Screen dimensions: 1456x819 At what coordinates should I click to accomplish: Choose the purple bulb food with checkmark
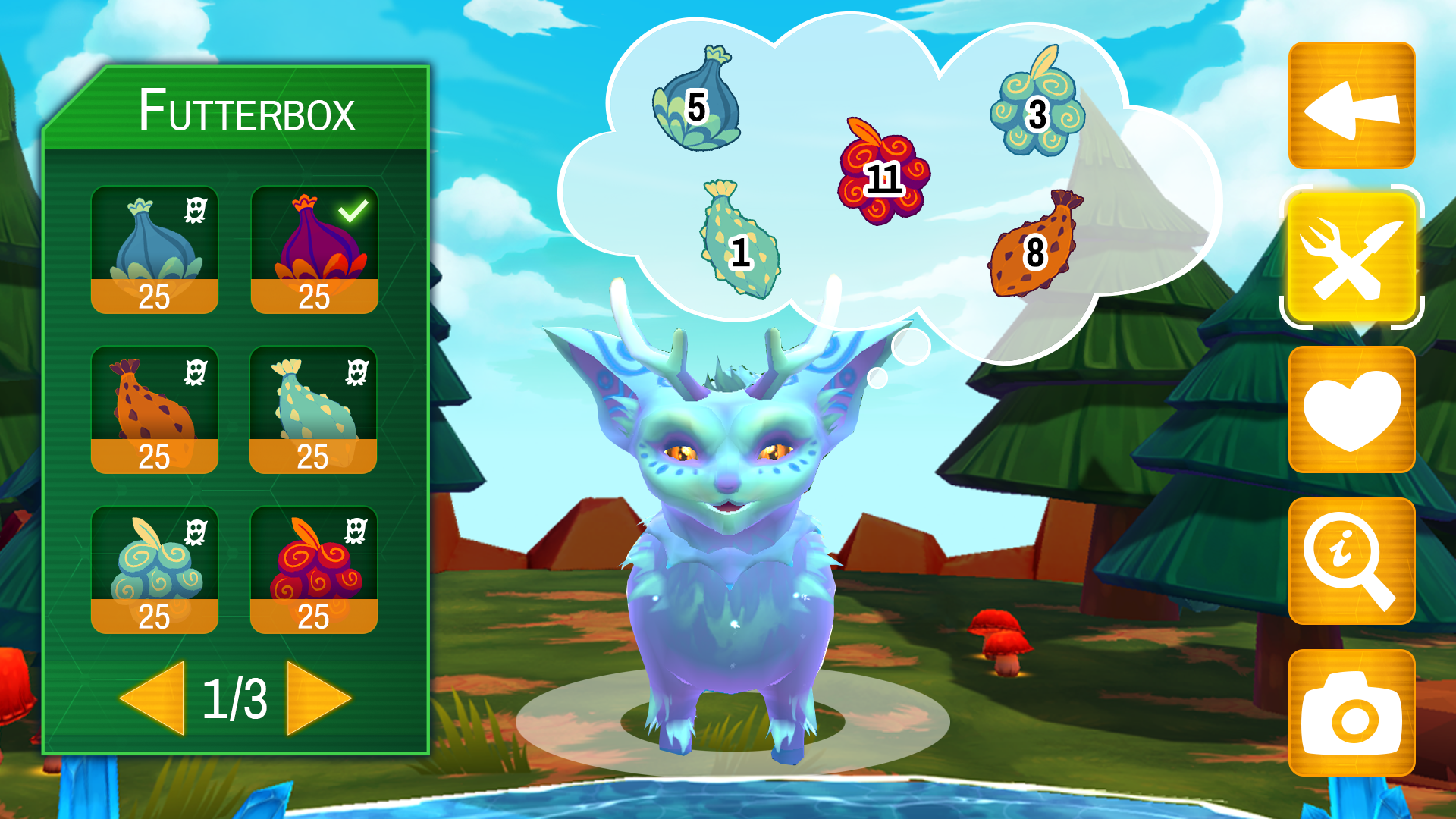coord(314,249)
